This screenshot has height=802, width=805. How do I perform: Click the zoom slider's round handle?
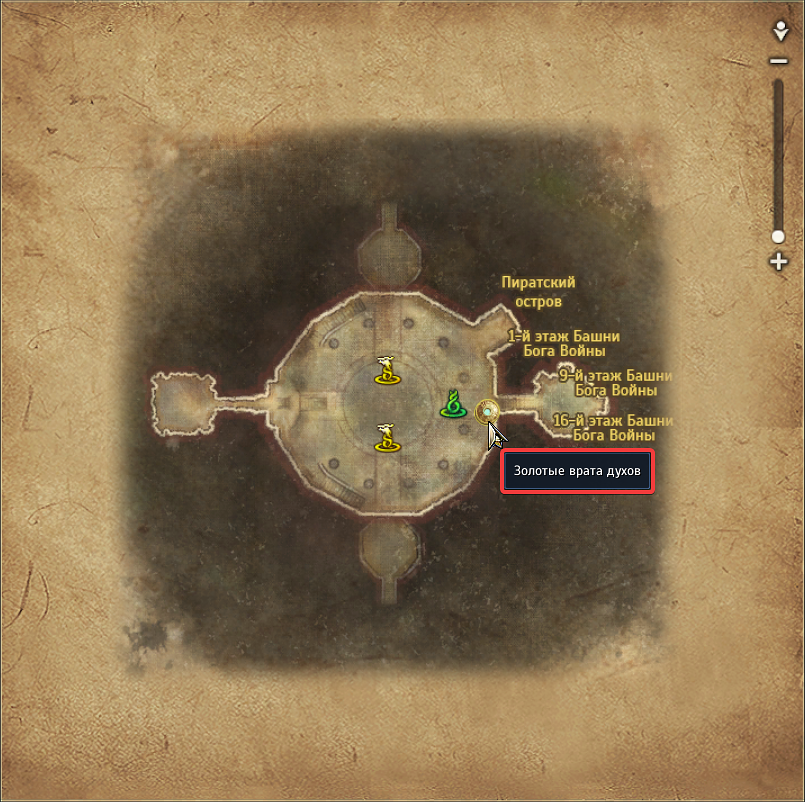(779, 237)
